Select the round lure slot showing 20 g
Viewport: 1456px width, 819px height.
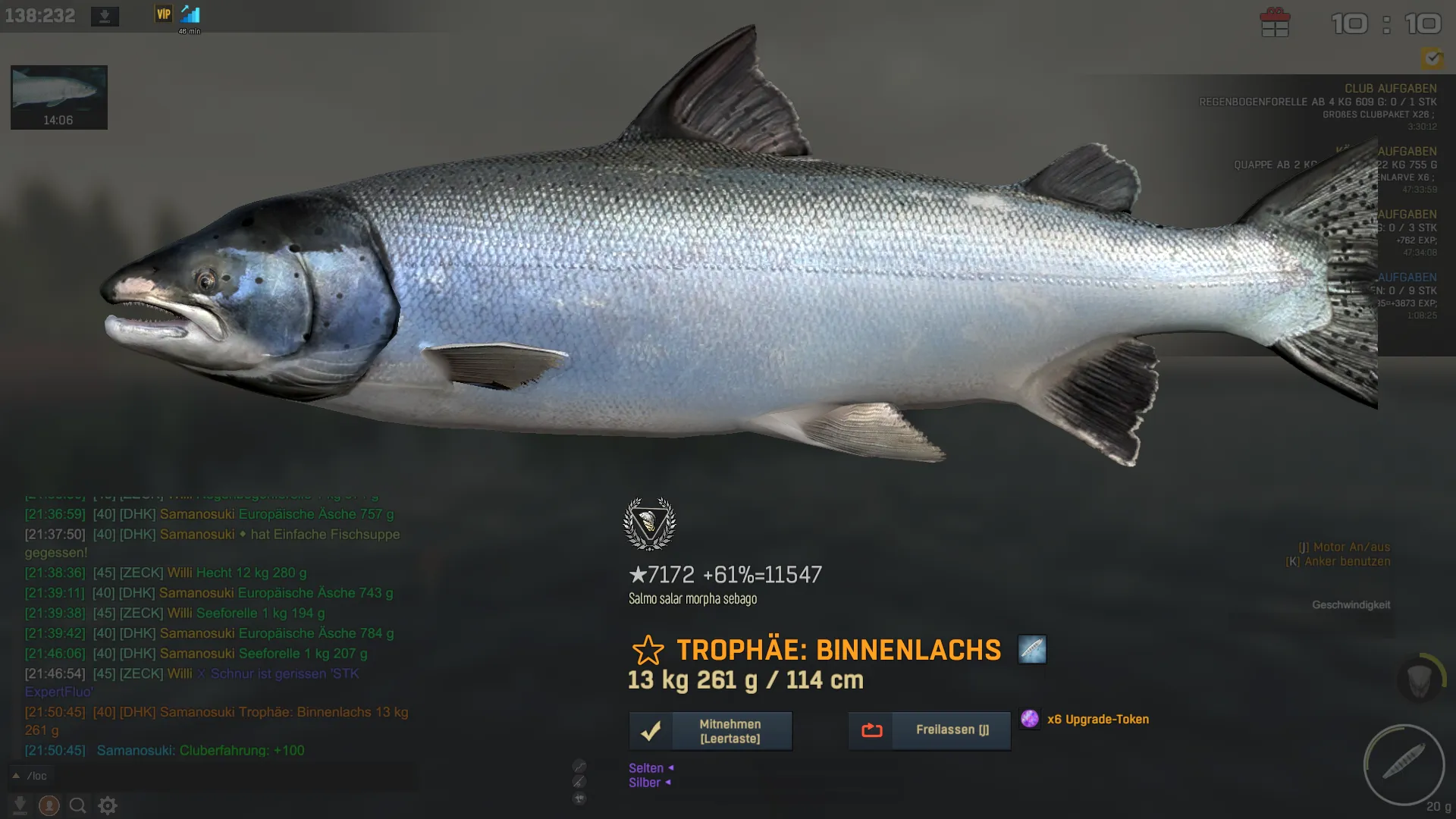coord(1404,764)
